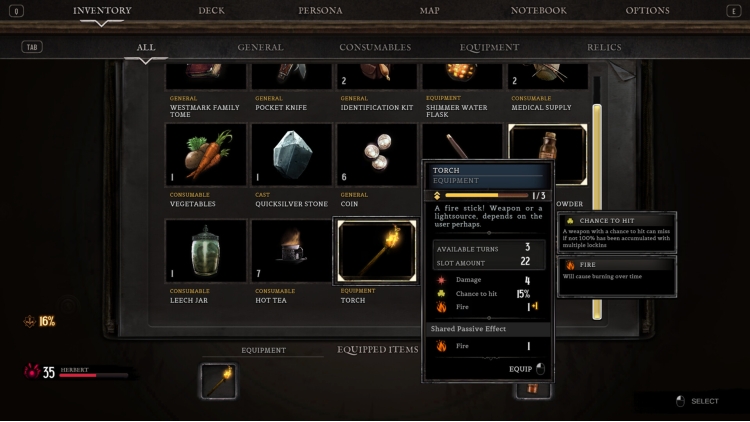Viewport: 750px width, 422px height.
Task: Choose the Identification Kit slot
Action: coord(377,75)
